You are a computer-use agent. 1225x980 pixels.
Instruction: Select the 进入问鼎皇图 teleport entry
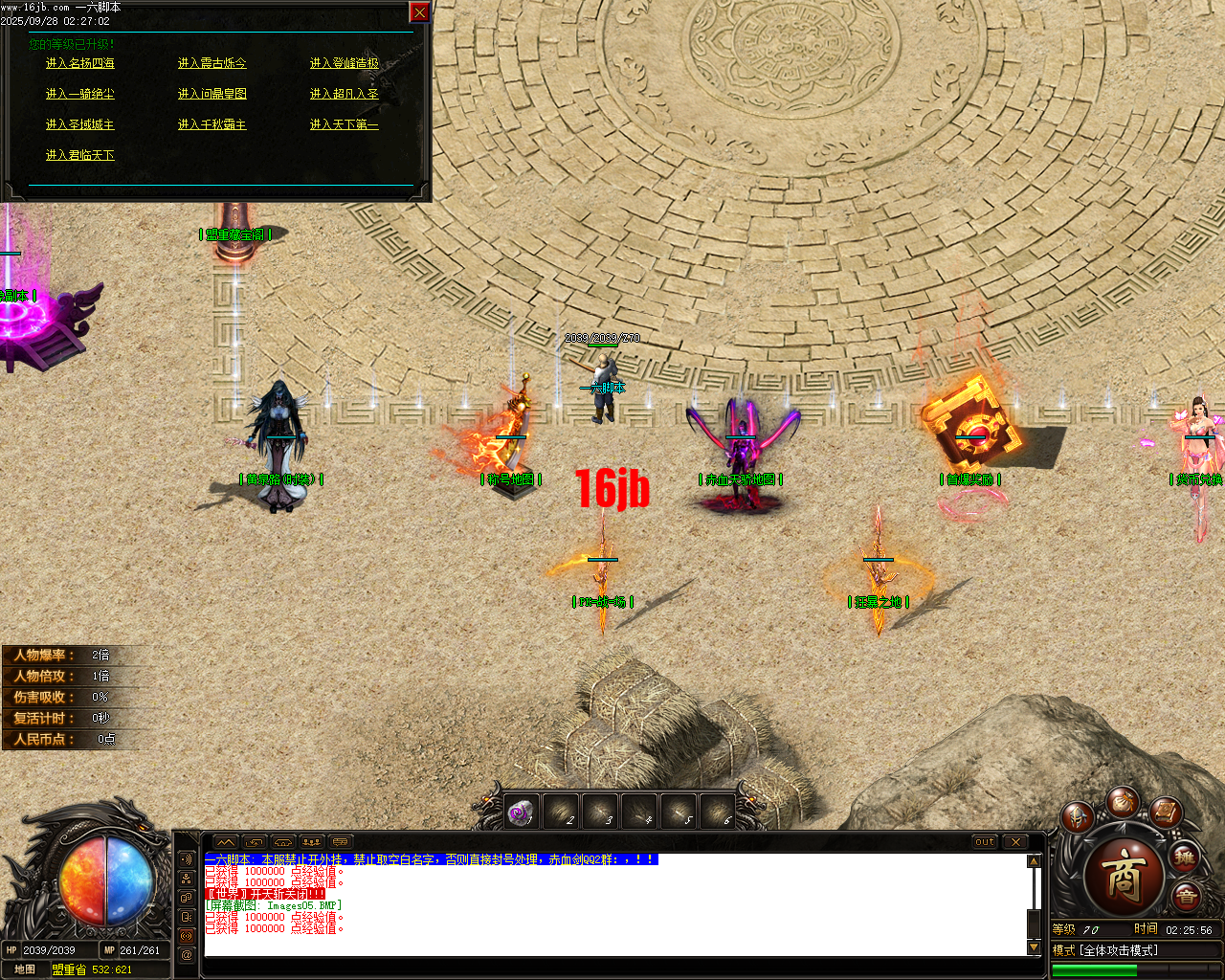(212, 93)
